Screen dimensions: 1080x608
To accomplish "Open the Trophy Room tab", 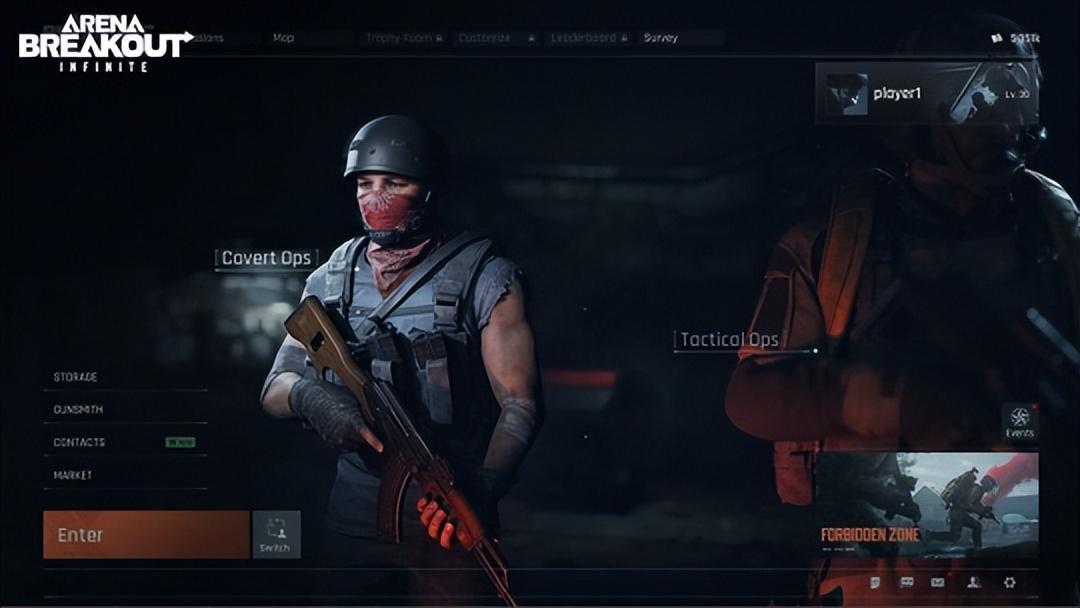I will click(x=403, y=38).
